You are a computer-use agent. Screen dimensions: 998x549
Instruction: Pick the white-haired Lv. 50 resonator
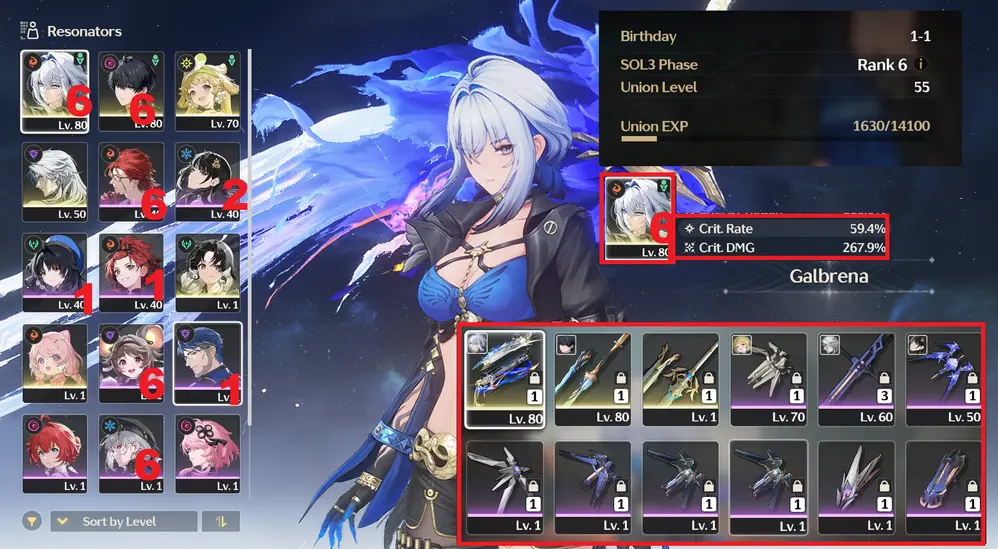coord(54,182)
